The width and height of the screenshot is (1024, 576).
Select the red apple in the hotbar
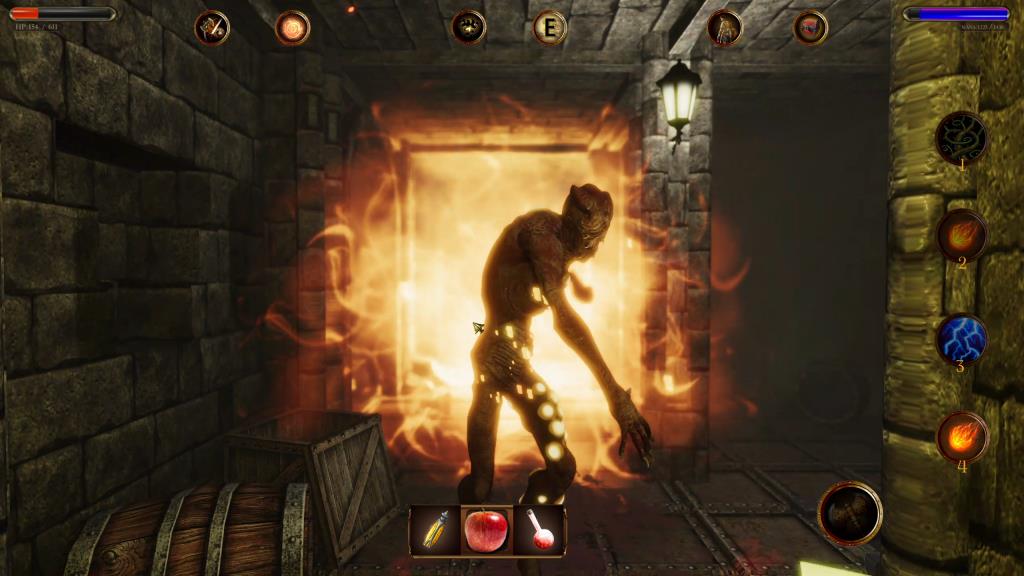point(487,529)
